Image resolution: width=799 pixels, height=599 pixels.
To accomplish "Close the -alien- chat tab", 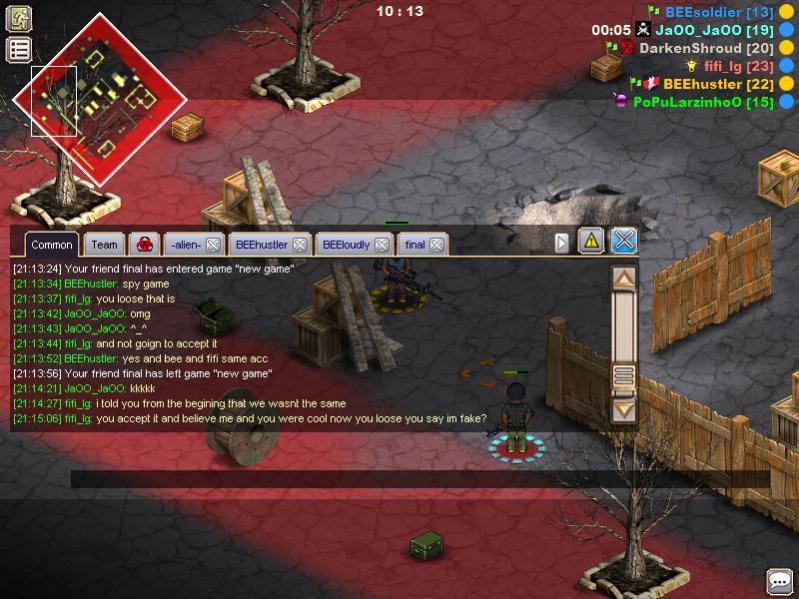I will pyautogui.click(x=213, y=244).
